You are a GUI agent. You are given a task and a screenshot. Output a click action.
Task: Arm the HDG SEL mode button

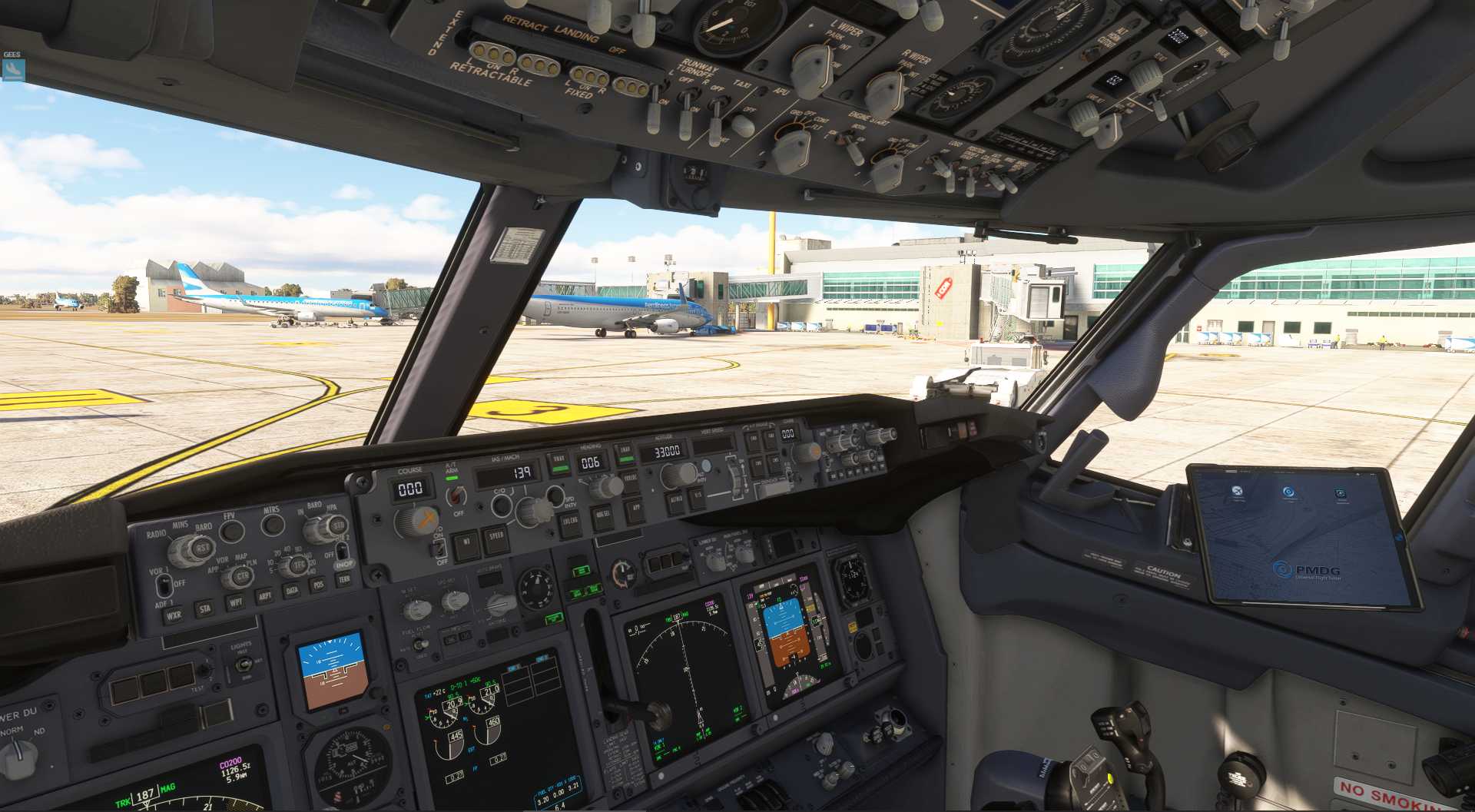coord(603,515)
